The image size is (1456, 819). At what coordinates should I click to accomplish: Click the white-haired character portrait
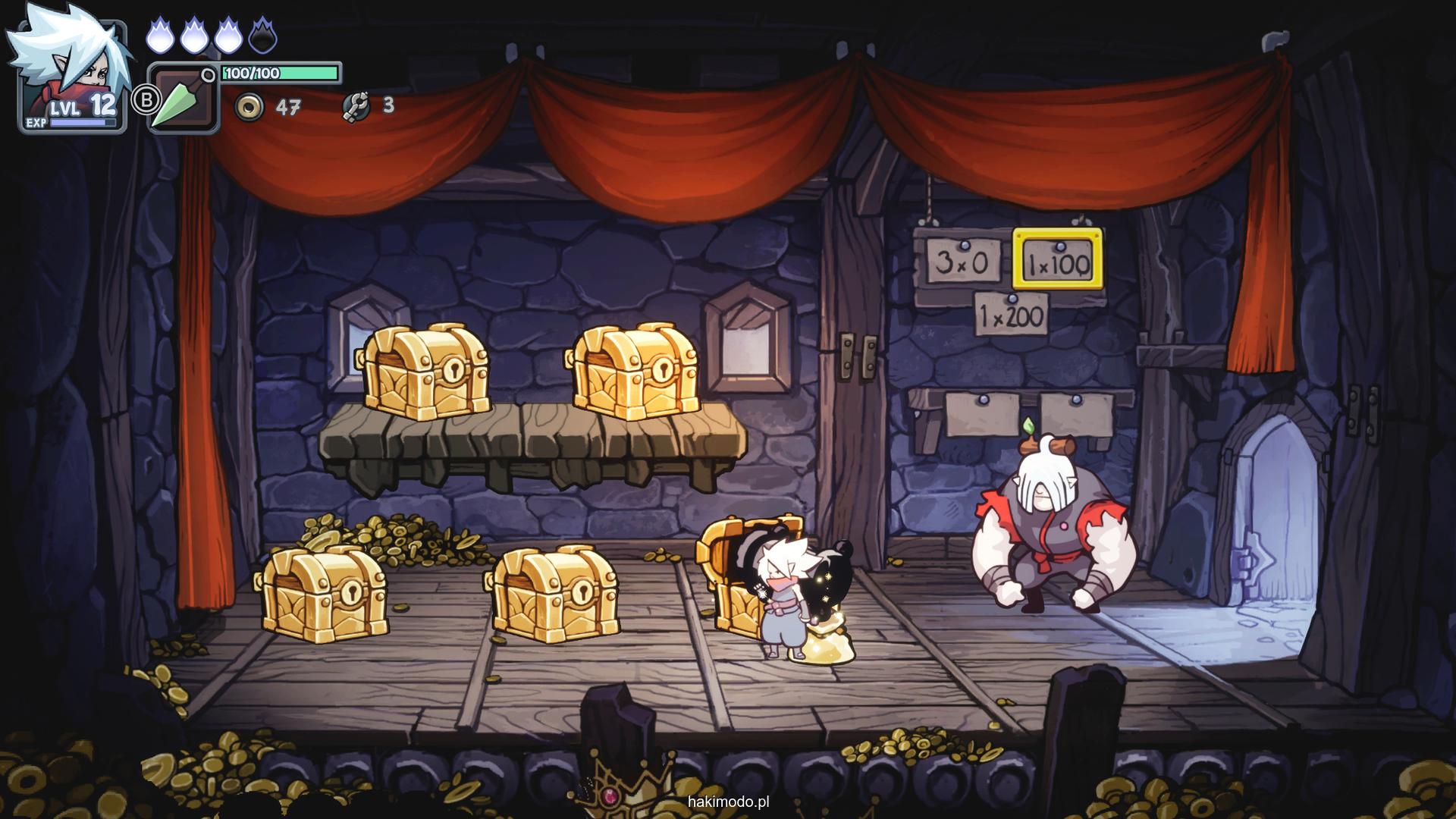(68, 68)
